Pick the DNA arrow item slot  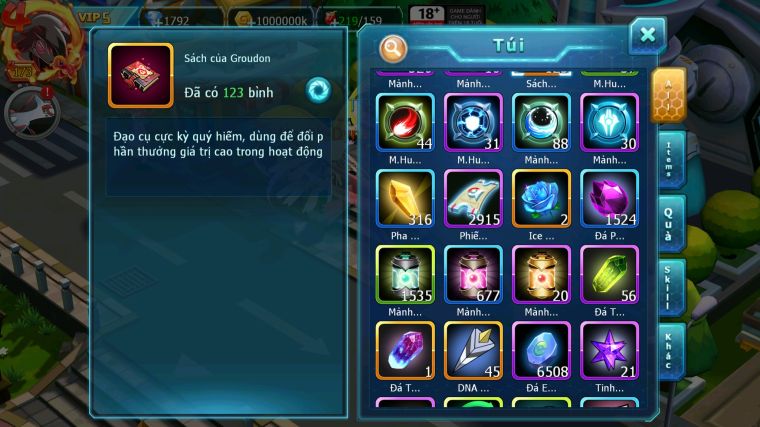click(x=473, y=350)
